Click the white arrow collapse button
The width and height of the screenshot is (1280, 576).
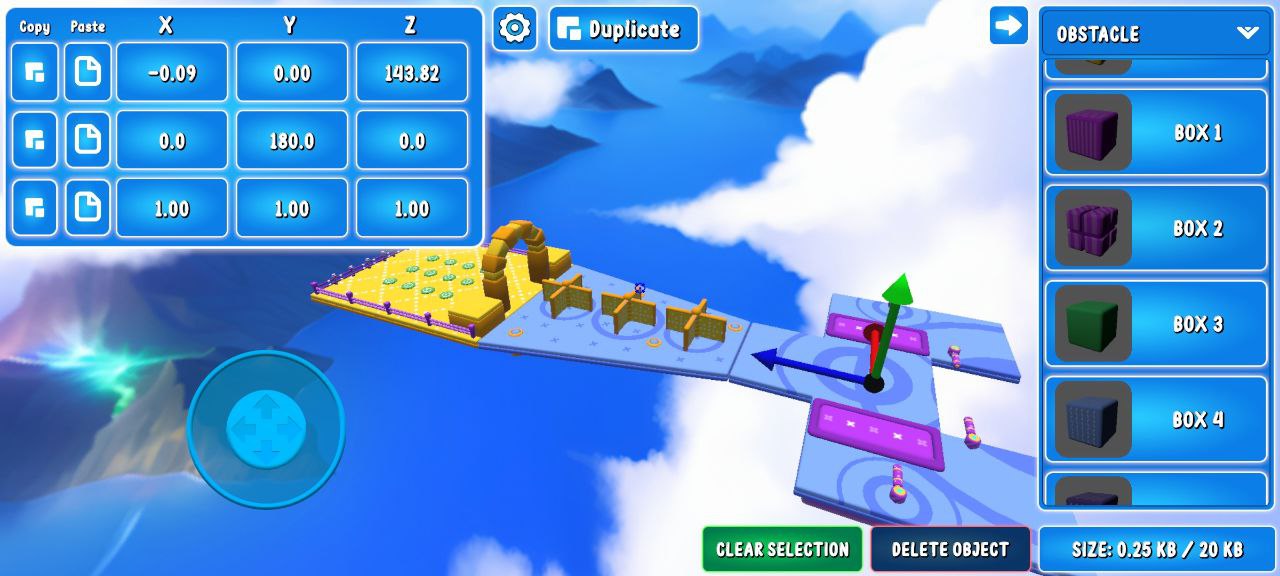click(x=1008, y=26)
